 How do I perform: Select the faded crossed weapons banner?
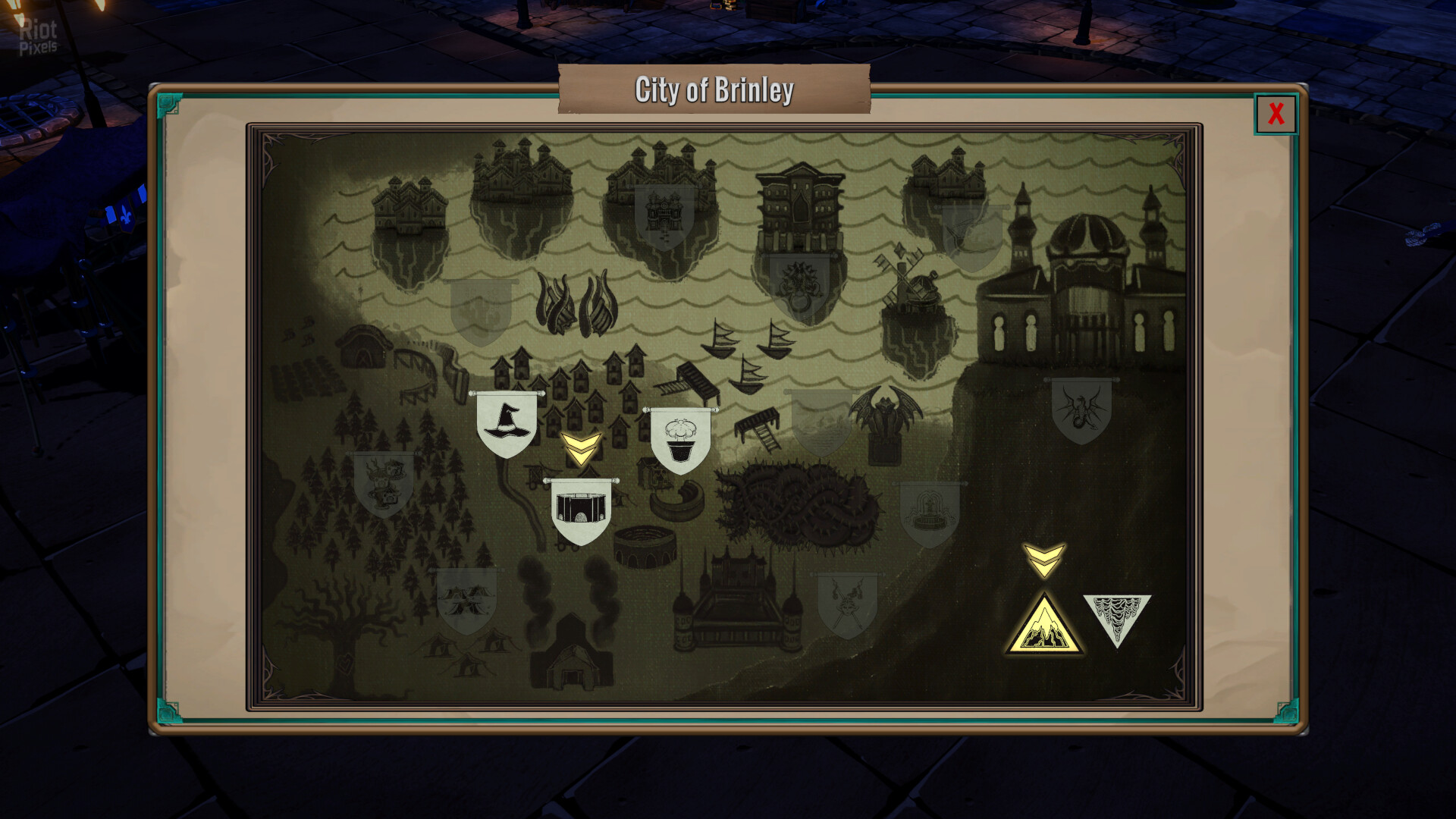pyautogui.click(x=847, y=604)
